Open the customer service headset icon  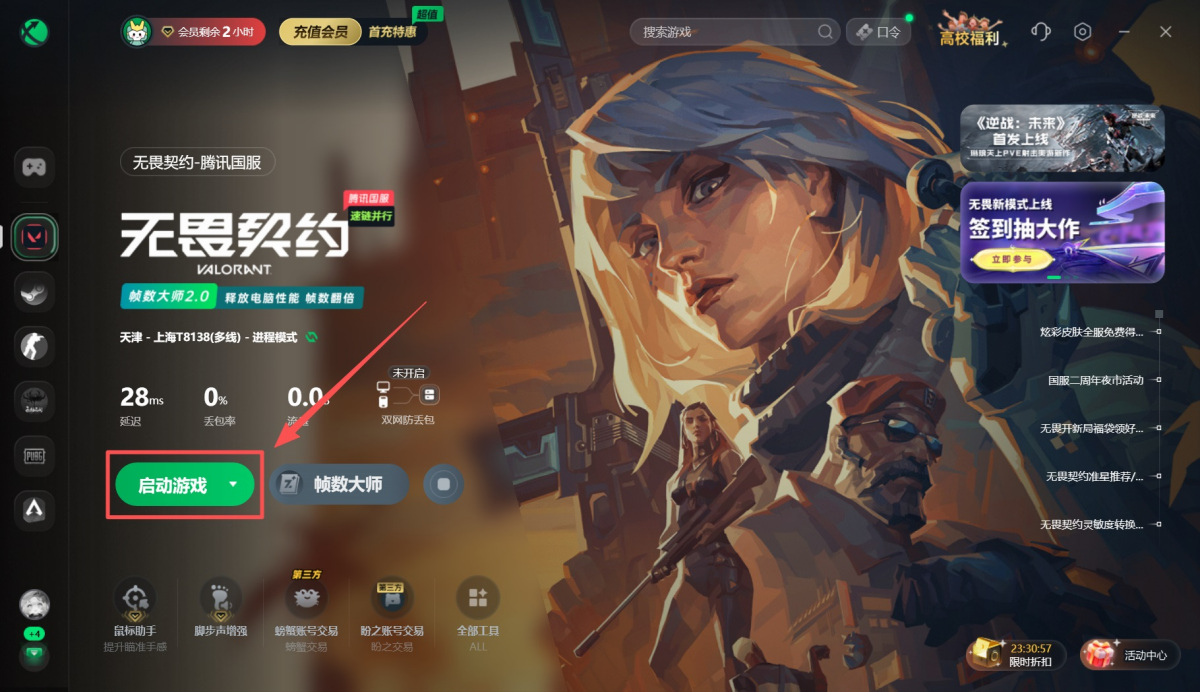pos(1040,32)
